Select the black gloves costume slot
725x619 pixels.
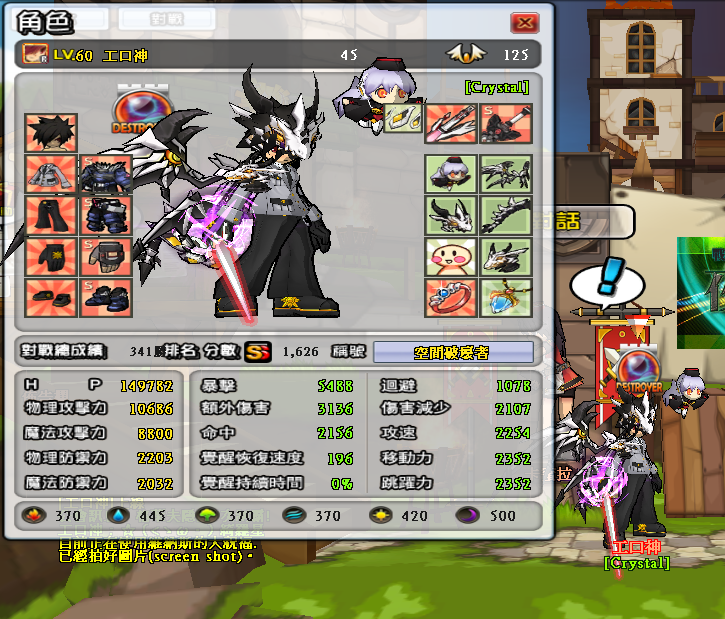(51, 257)
